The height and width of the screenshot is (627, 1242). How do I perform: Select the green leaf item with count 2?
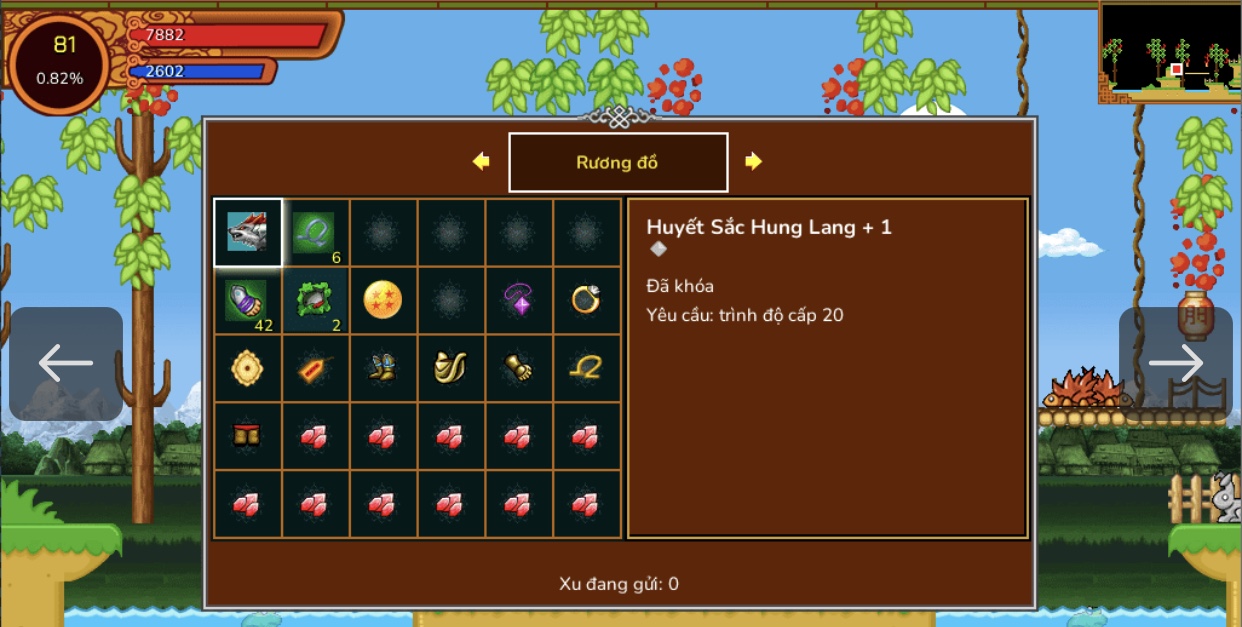pyautogui.click(x=316, y=300)
